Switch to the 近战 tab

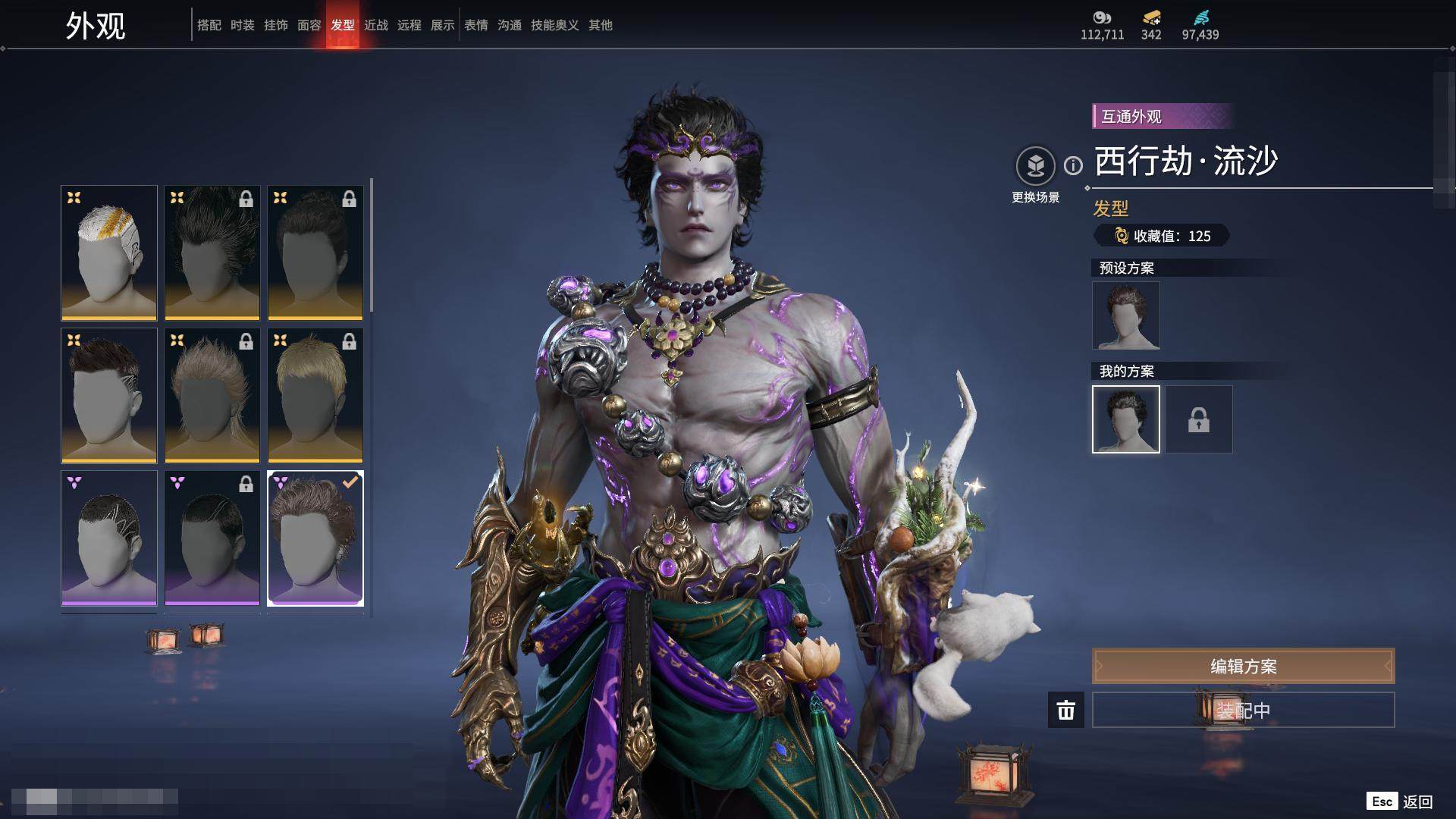pos(376,25)
